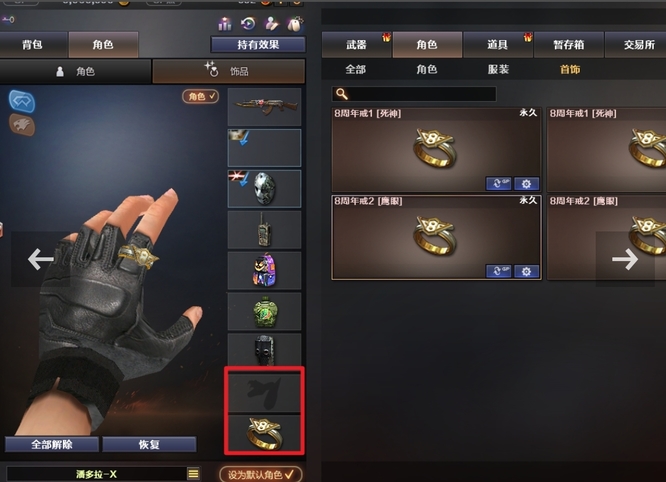Viewport: 666px width, 482px height.
Task: Open the 暂存箱 temporary storage tab
Action: point(569,45)
